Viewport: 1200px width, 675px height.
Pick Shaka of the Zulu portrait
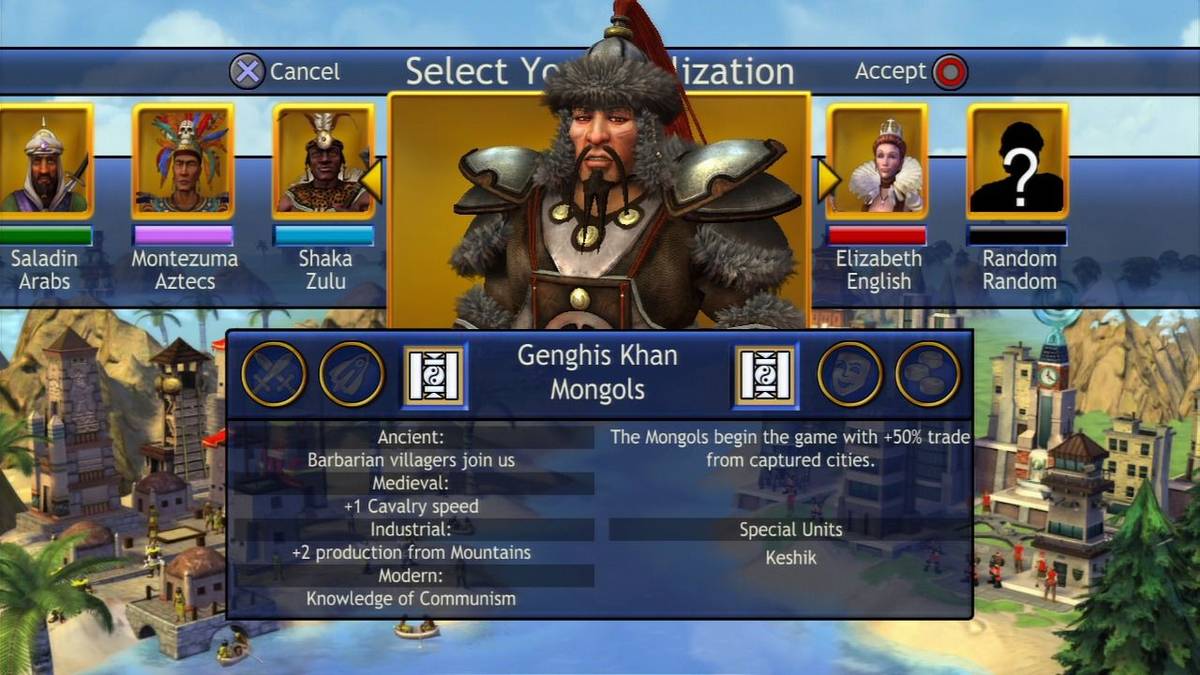pyautogui.click(x=323, y=162)
